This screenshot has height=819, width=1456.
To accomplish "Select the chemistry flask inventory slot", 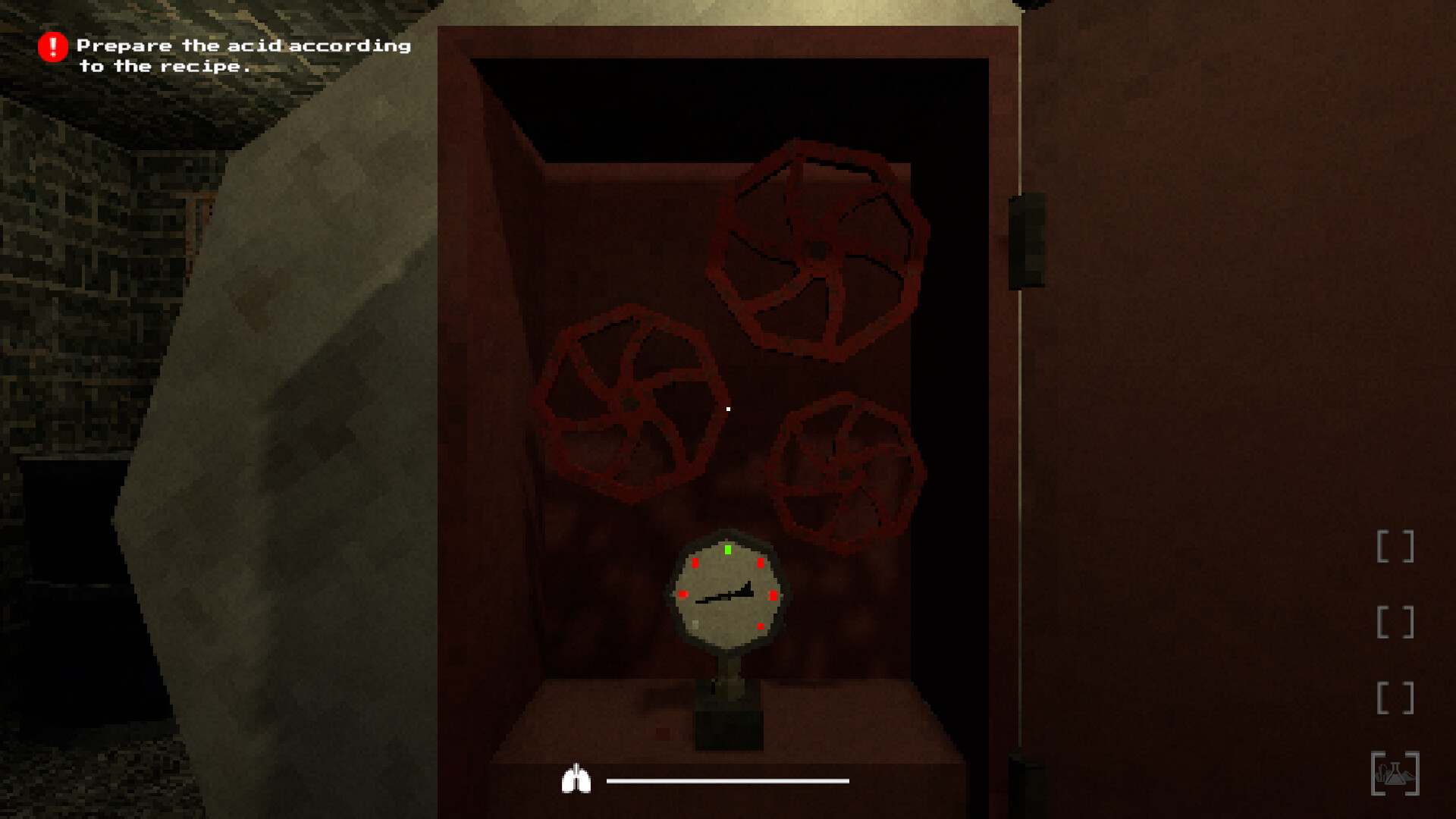I will (x=1396, y=773).
